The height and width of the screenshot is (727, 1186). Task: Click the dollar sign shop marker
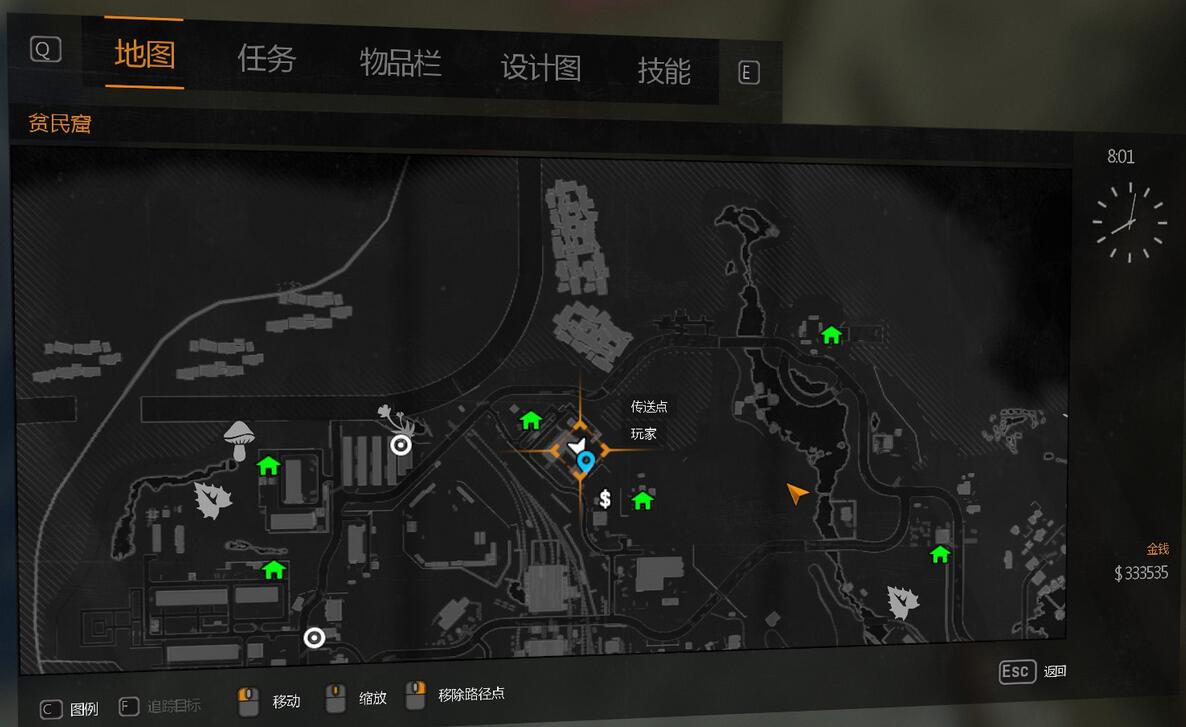click(605, 499)
